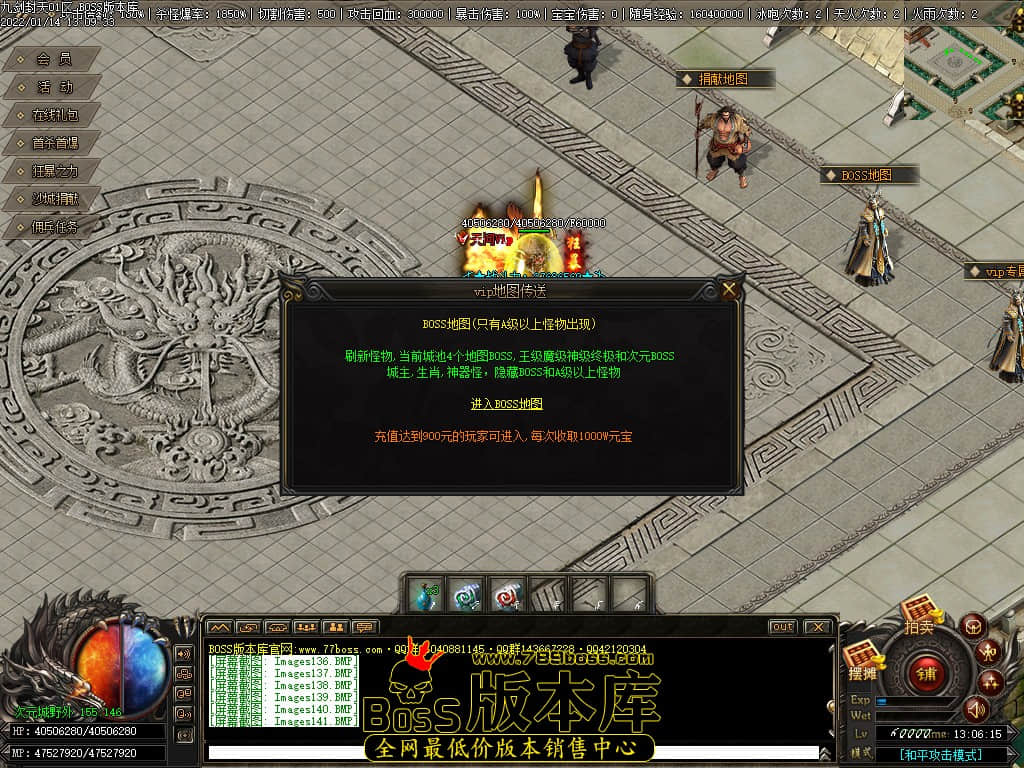
Task: Close the chat panel with X
Action: coord(817,627)
